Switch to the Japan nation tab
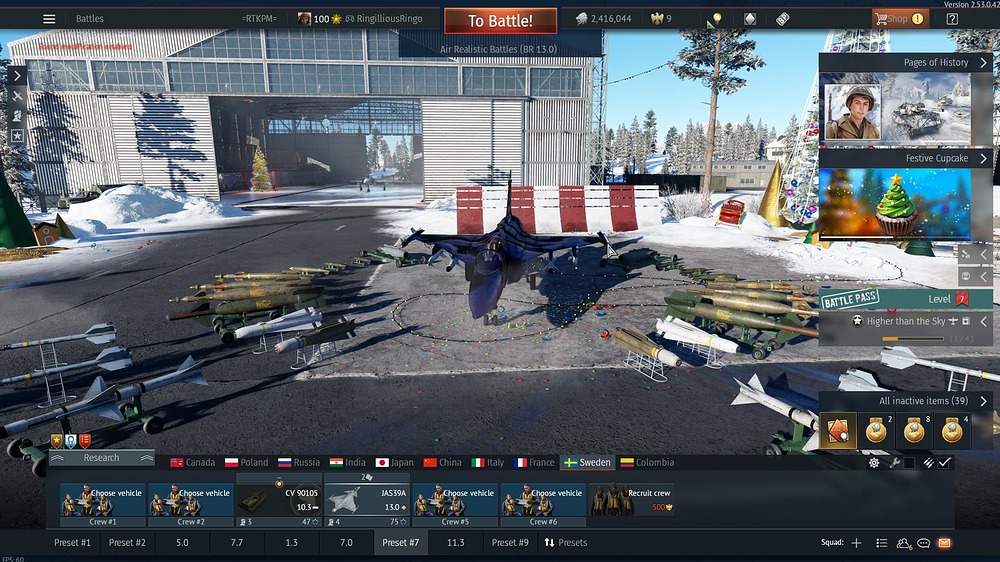 394,463
